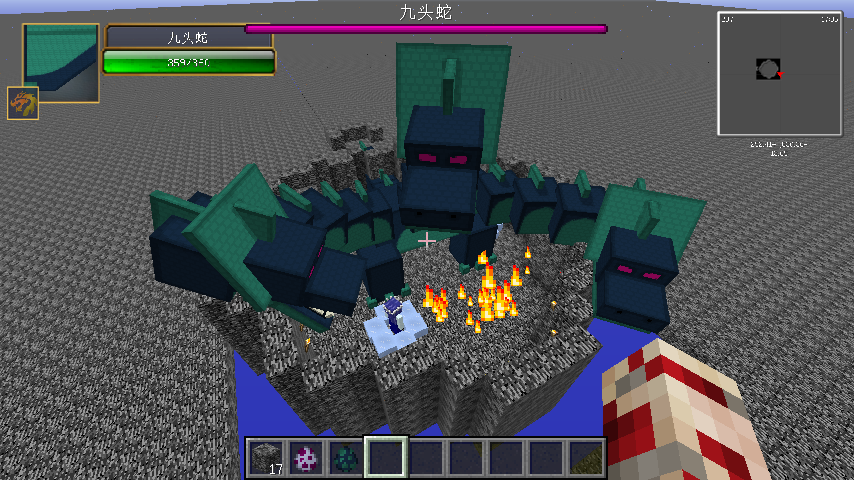Click the minimap in the corner
This screenshot has height=480, width=854.
(779, 73)
